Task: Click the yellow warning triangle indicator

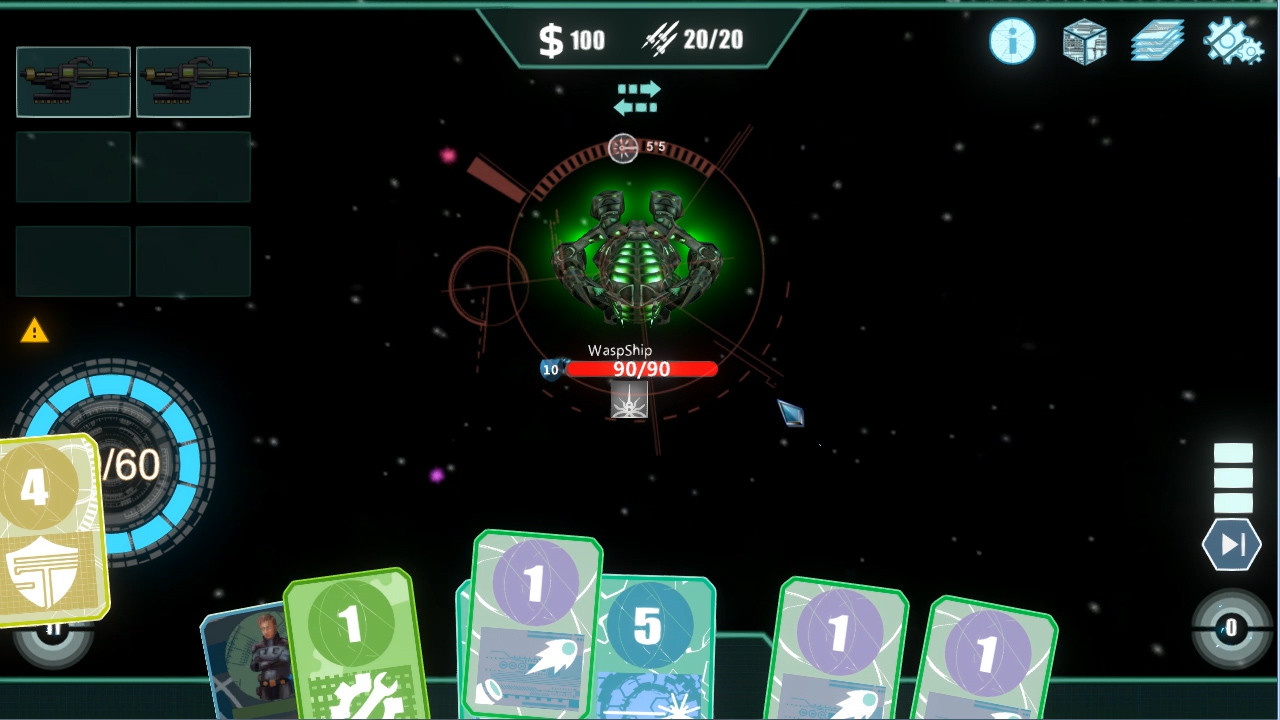Action: click(36, 332)
